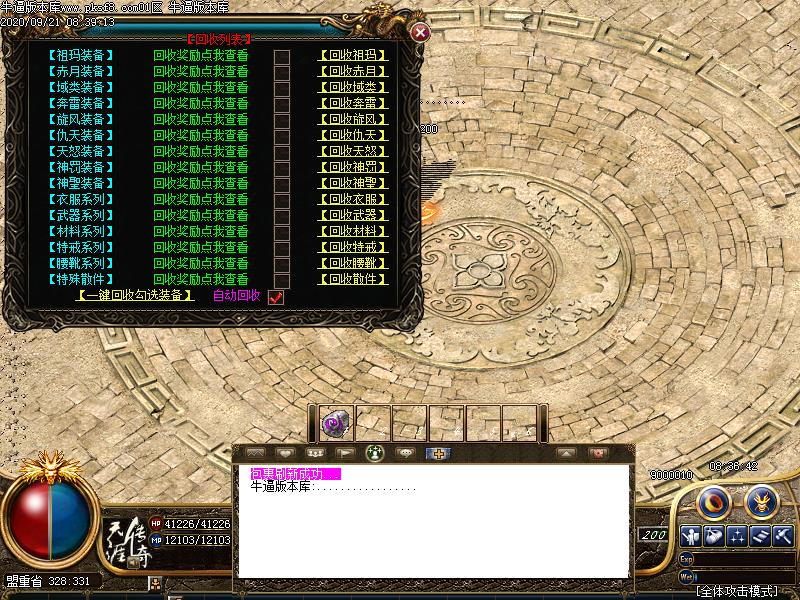Open the round ring button in the HUD
Screen dimensions: 800x600
point(713,502)
